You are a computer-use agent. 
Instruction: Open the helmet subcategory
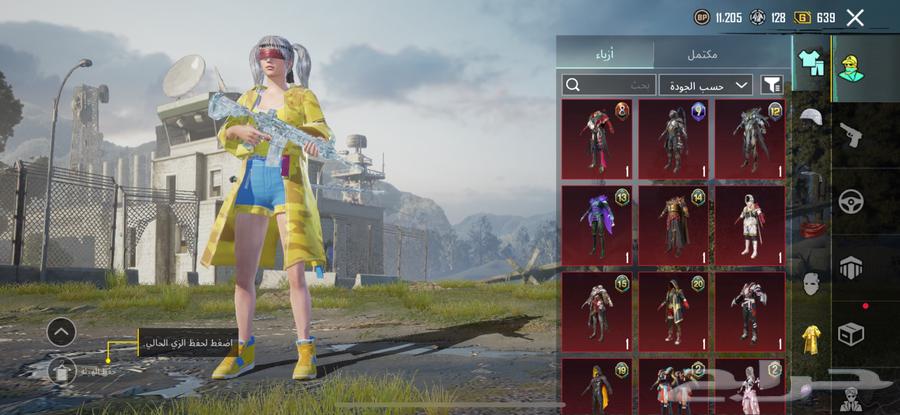(x=810, y=117)
